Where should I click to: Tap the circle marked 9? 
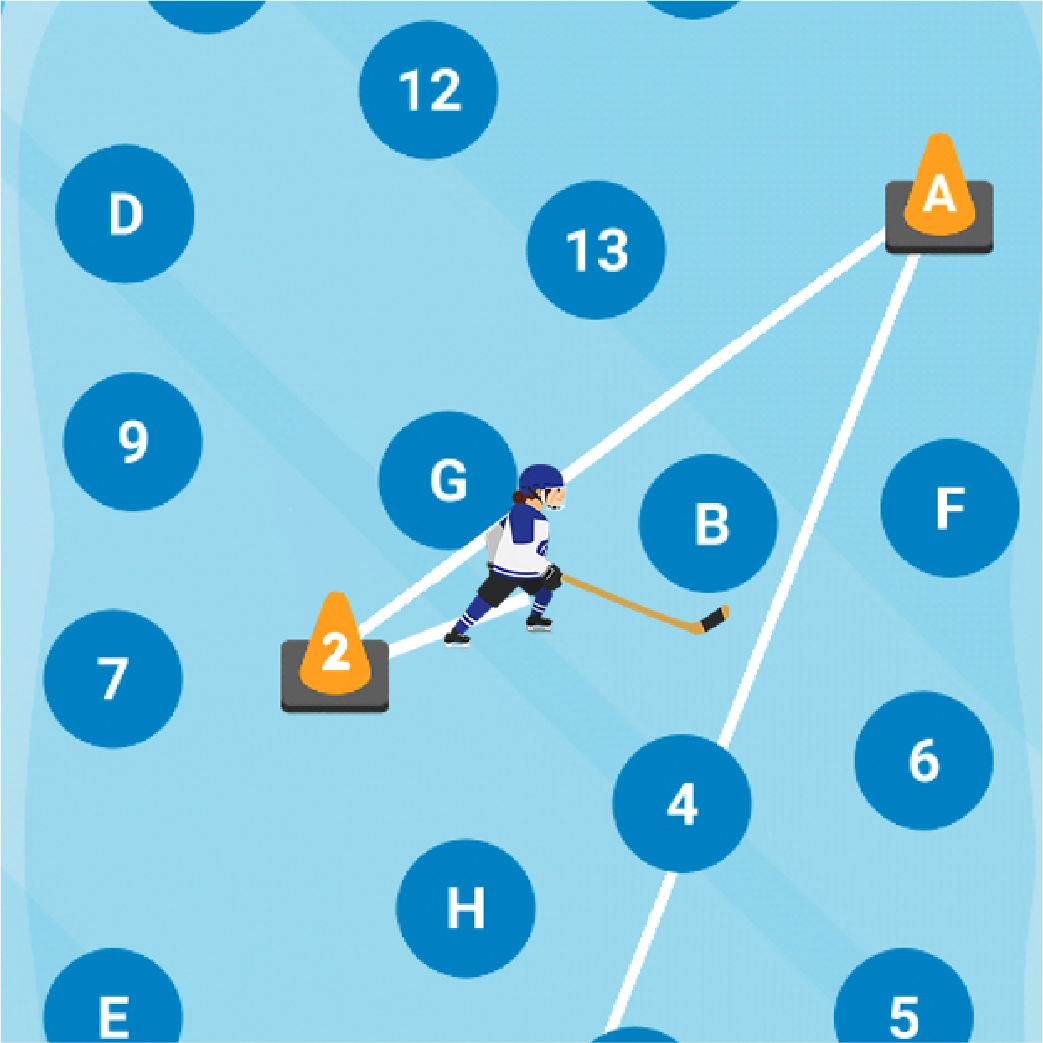pos(133,441)
